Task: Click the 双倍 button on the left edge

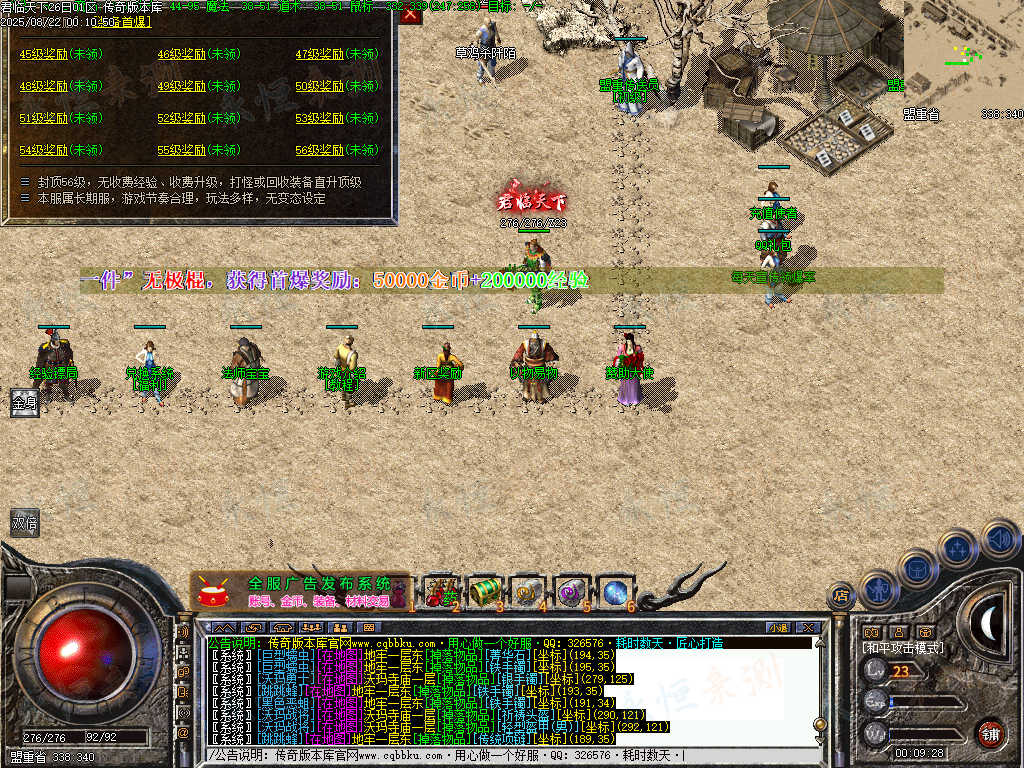Action: click(24, 521)
